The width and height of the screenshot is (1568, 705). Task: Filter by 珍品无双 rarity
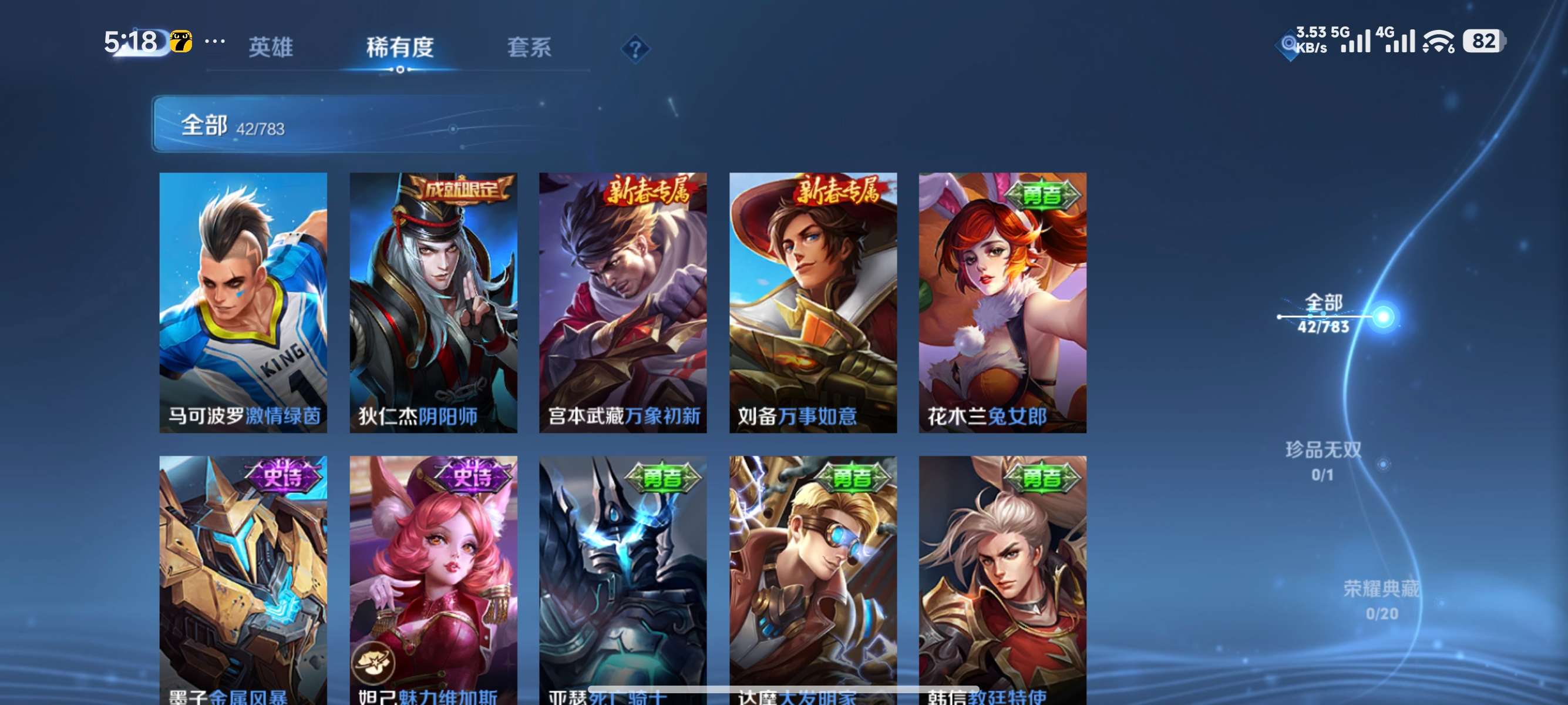tap(1323, 461)
